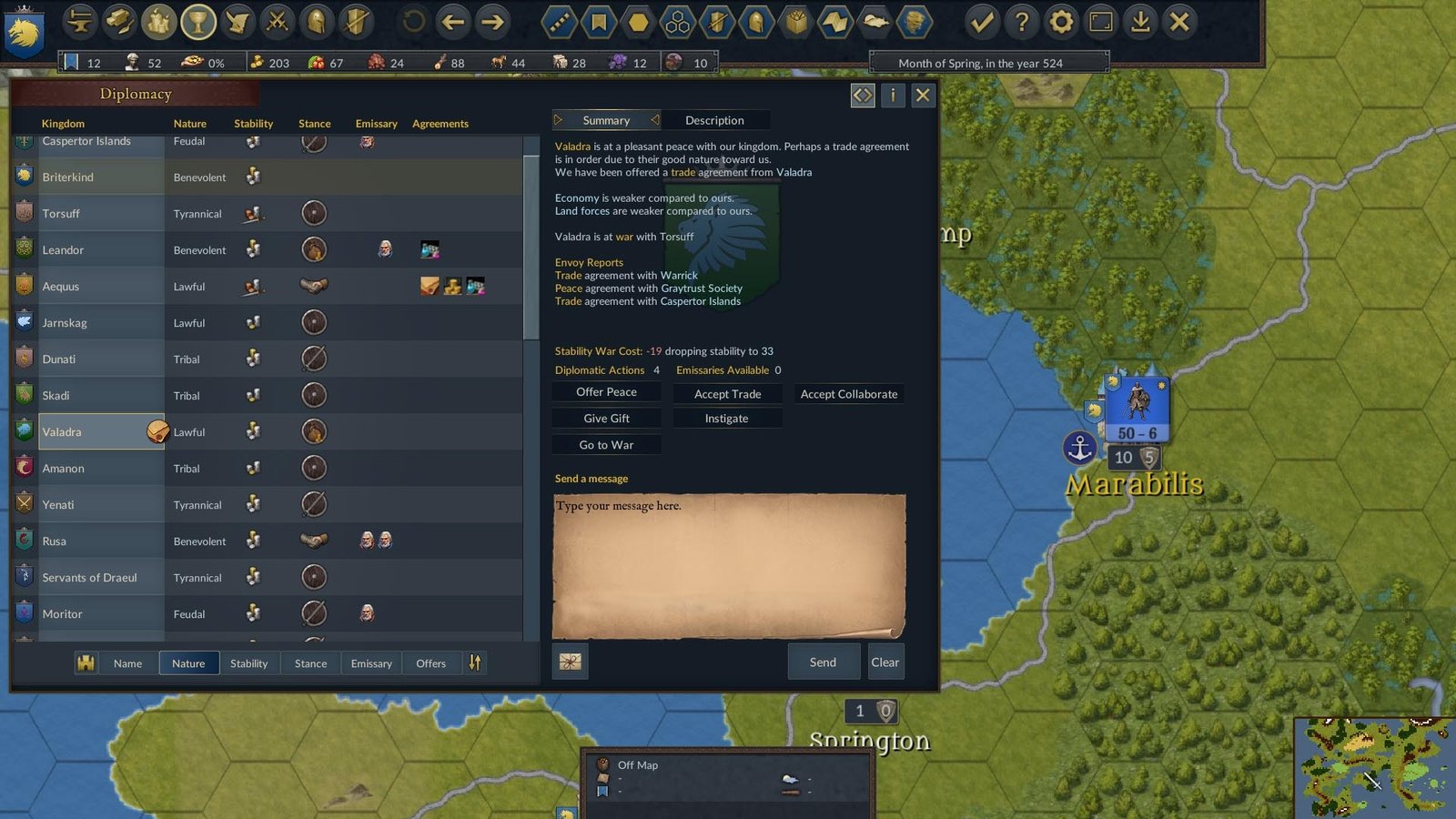Sort kingdoms by Stability
The width and height of the screenshot is (1456, 819).
[248, 663]
